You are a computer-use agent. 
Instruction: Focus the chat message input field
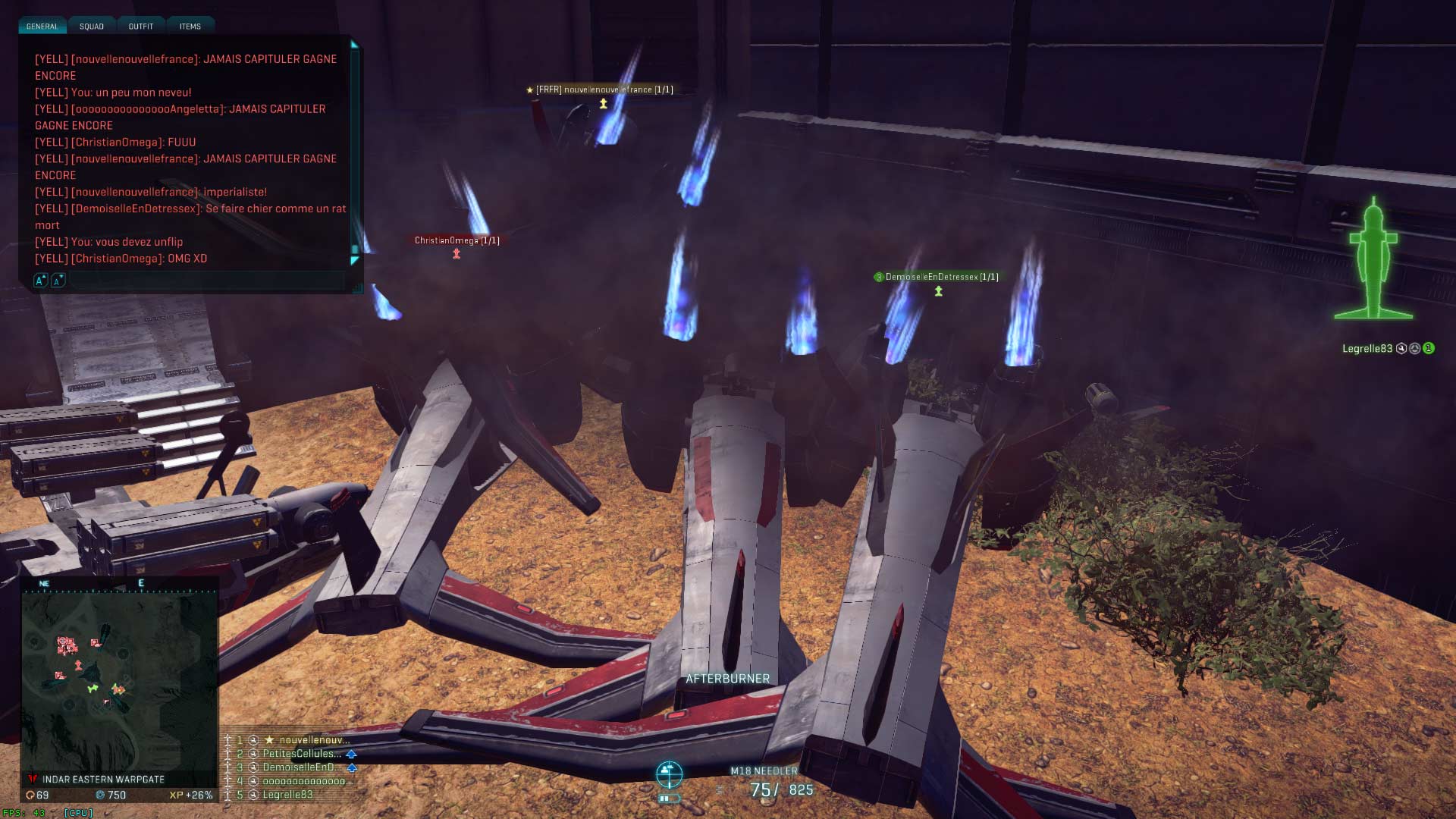coord(205,281)
